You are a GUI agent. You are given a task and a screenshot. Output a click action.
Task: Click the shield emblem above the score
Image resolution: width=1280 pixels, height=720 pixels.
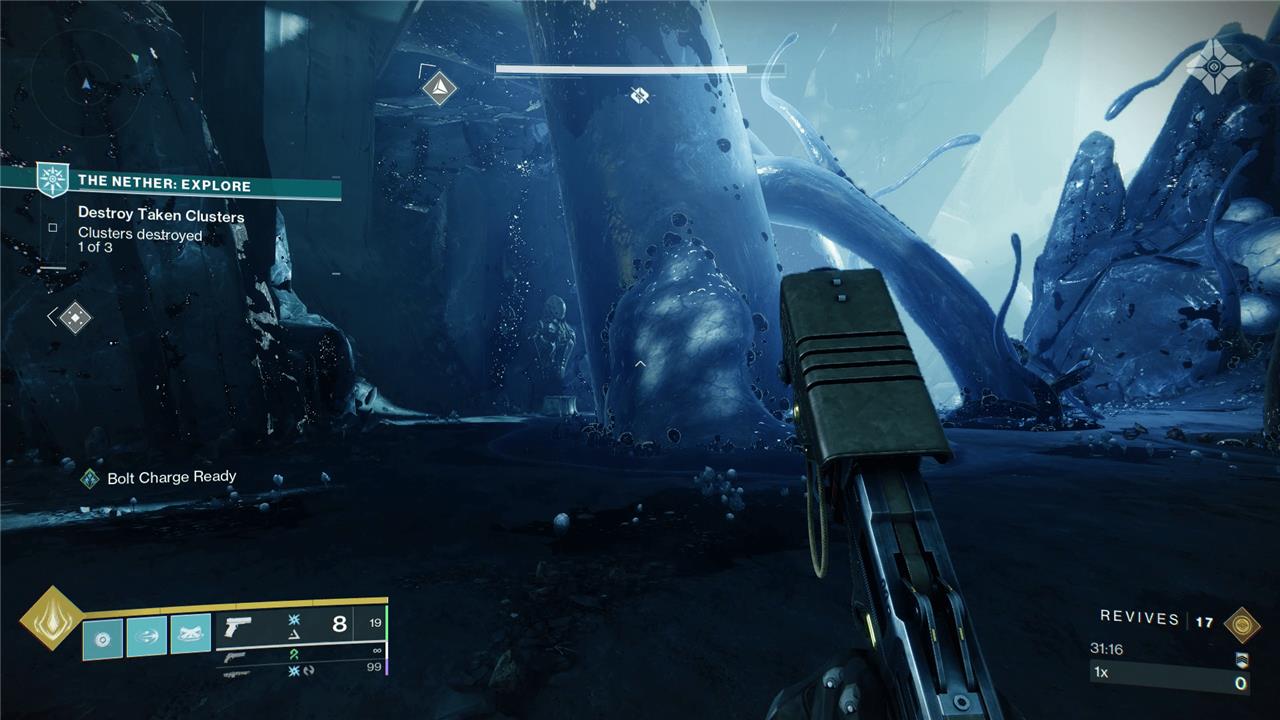(1241, 659)
